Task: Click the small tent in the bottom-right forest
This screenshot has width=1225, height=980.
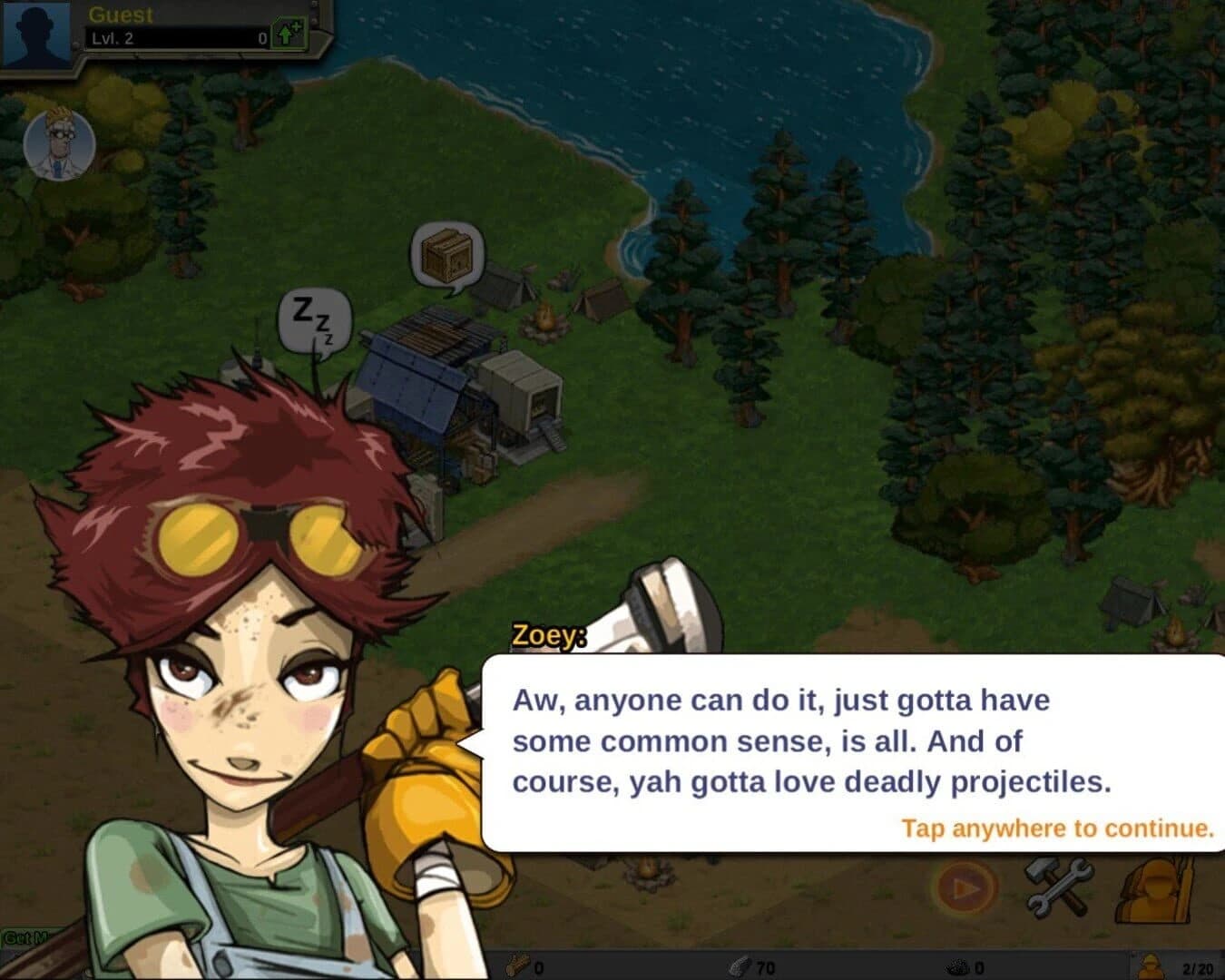Action: pyautogui.click(x=1130, y=601)
